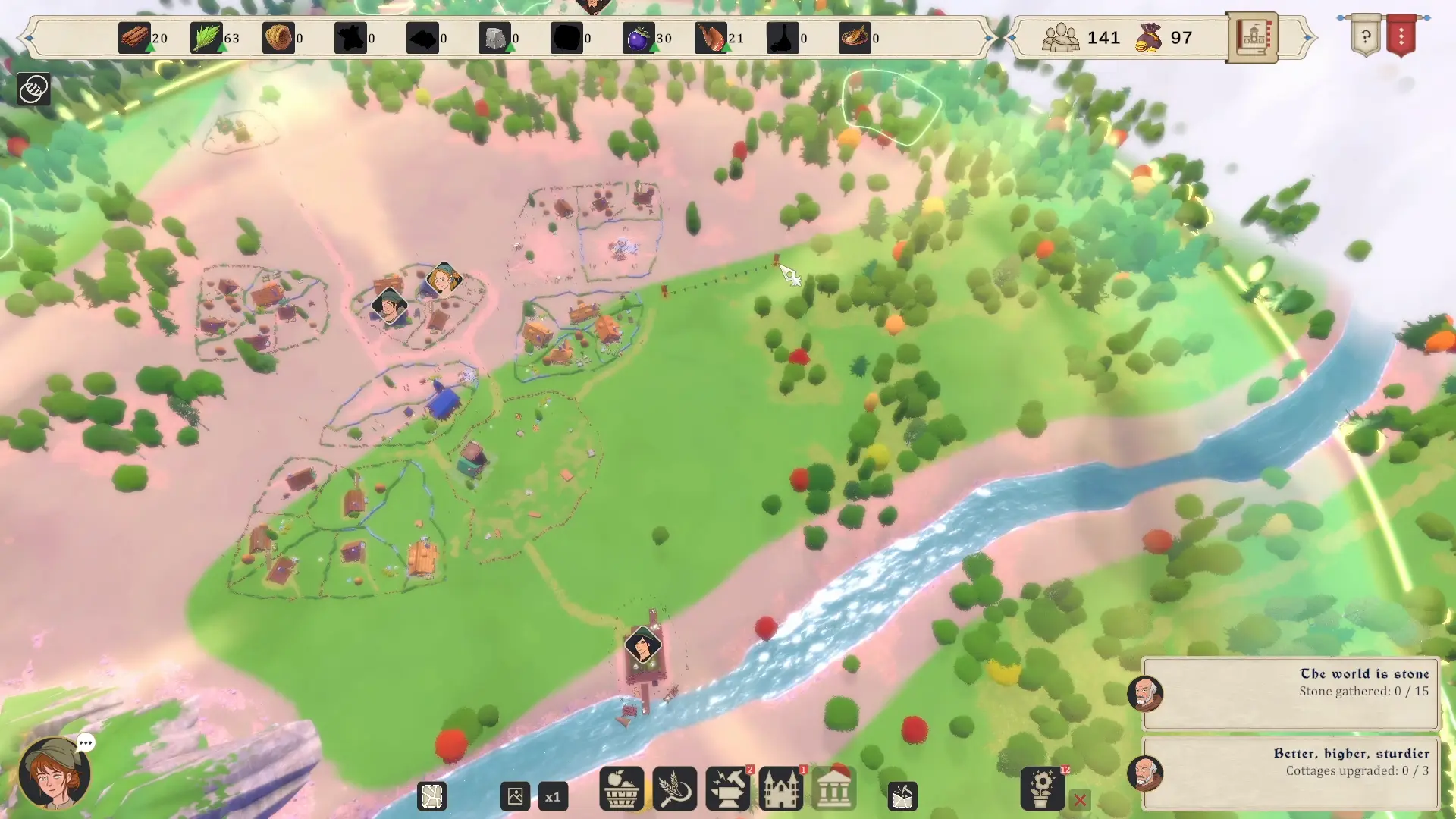This screenshot has width=1456, height=819.
Task: Select the wheat and sickle farming category
Action: point(674,789)
